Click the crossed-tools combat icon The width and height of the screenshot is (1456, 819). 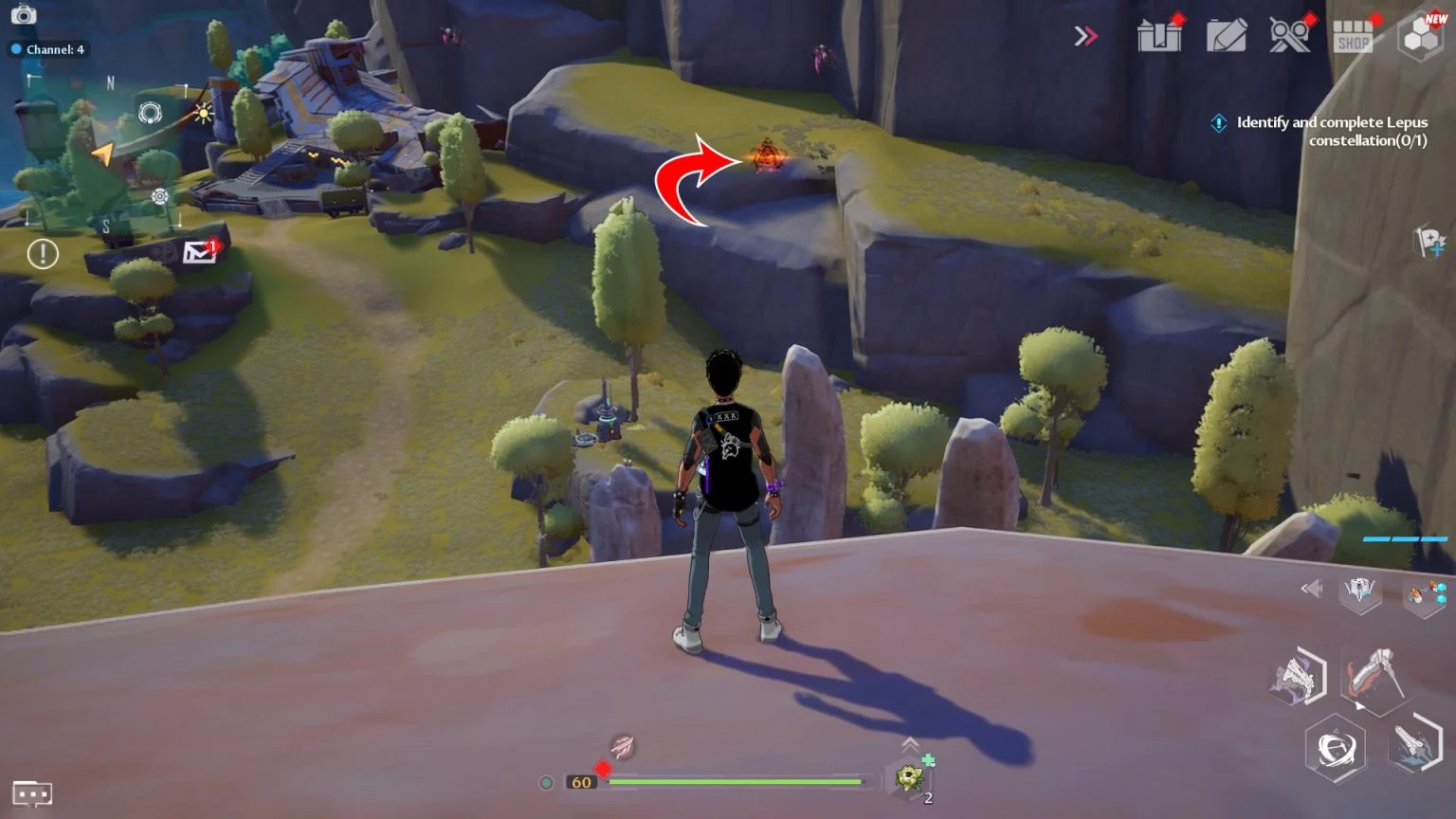coord(1289,34)
